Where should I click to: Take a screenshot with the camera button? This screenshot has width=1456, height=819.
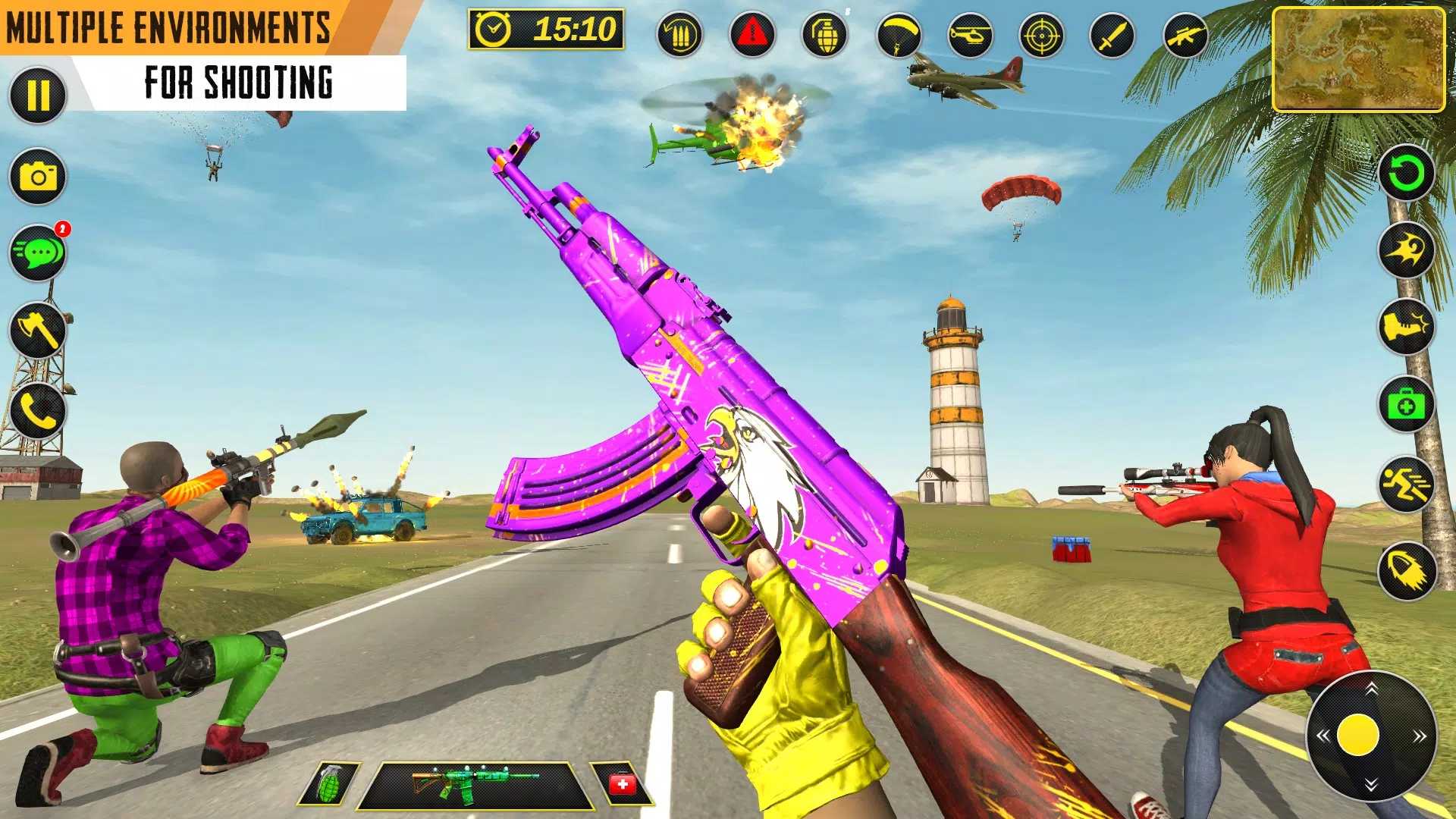click(x=36, y=176)
